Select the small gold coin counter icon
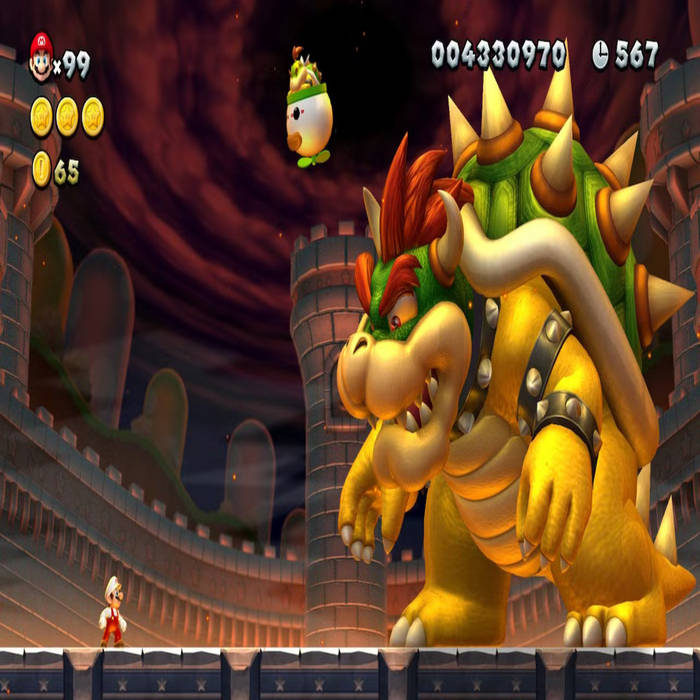The width and height of the screenshot is (700, 700). (41, 169)
